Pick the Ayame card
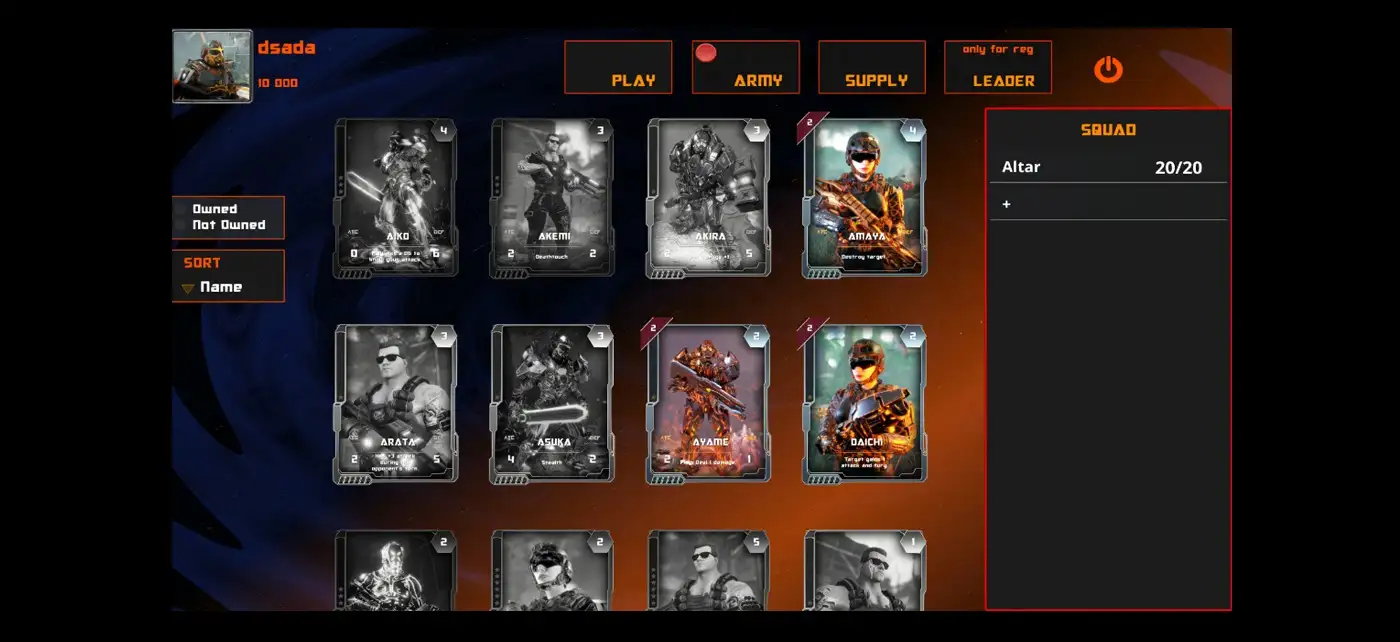Viewport: 1400px width, 642px height. pyautogui.click(x=708, y=403)
